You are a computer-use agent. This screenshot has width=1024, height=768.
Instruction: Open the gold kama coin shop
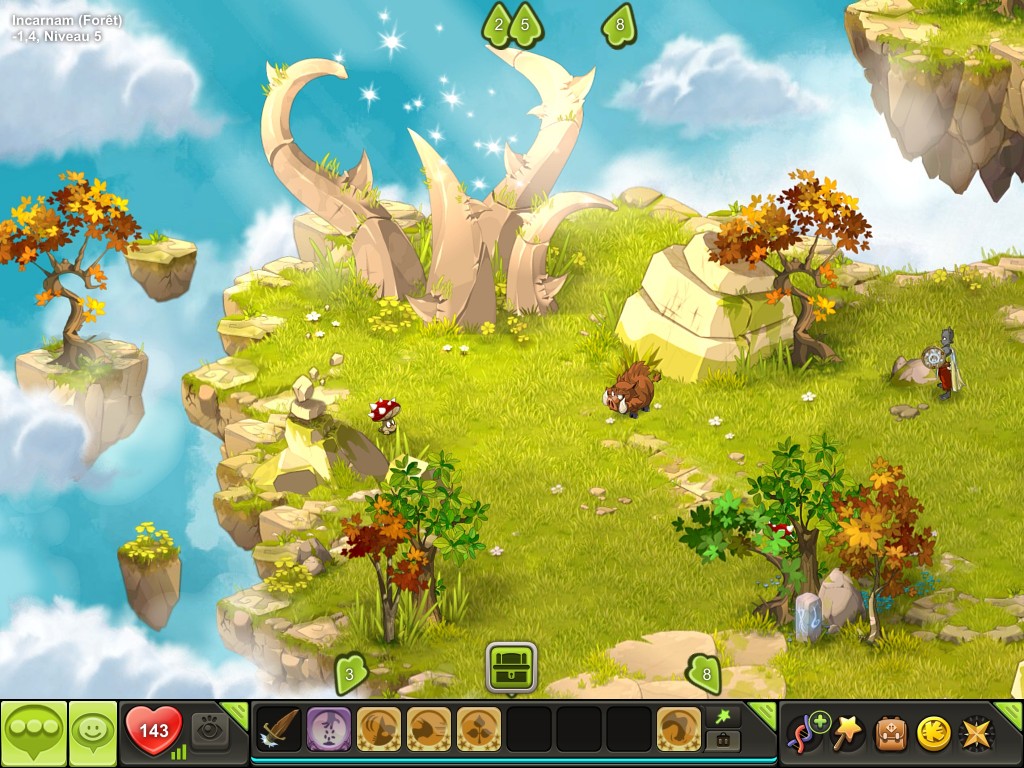(932, 734)
